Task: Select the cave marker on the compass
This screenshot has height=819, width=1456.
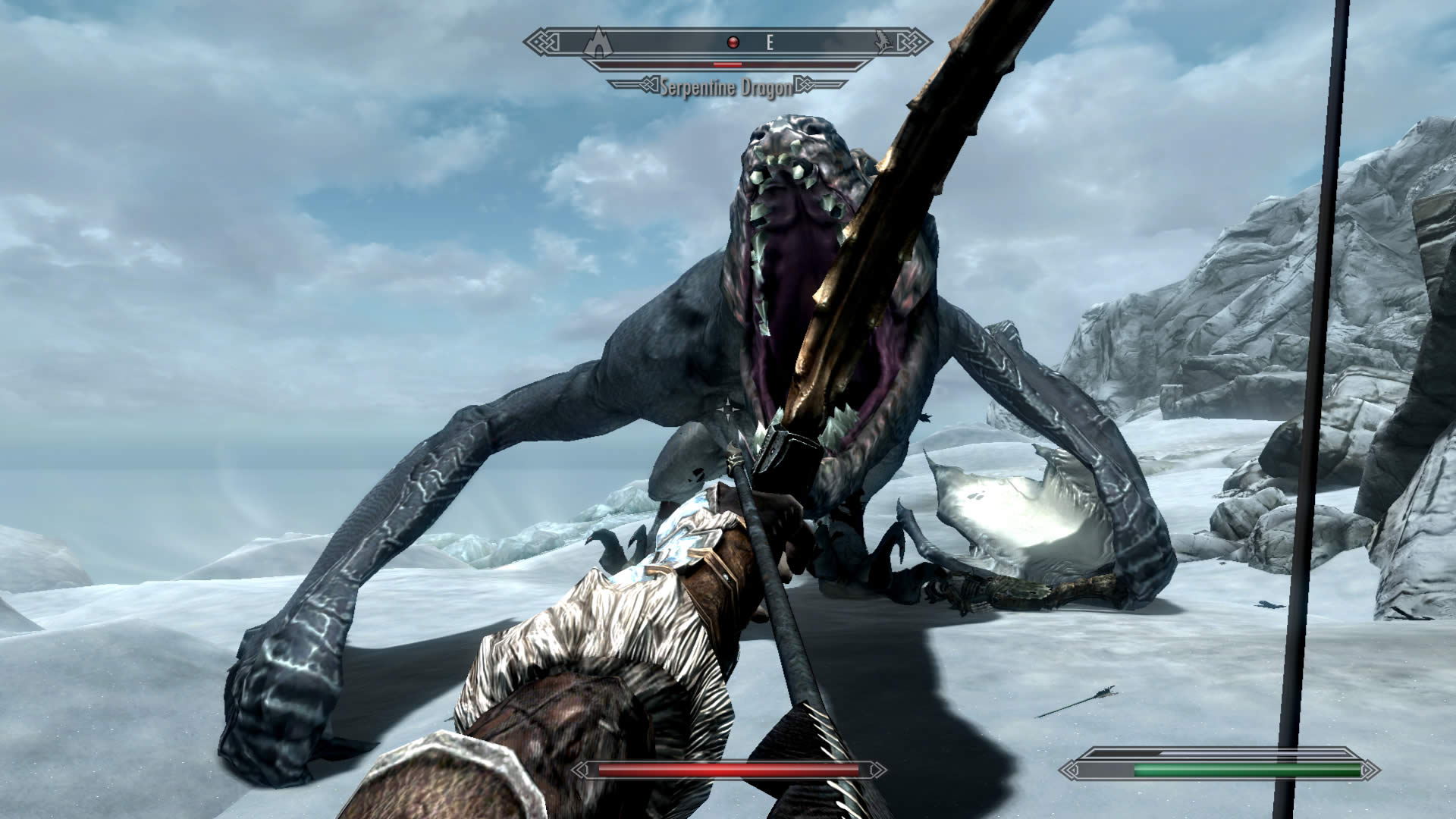Action: coord(600,42)
